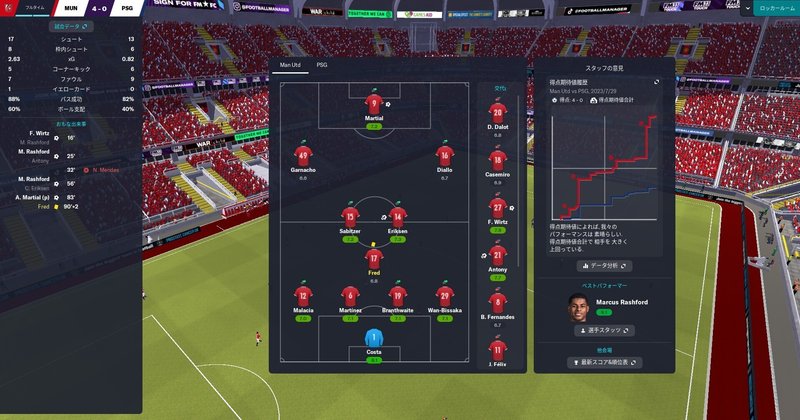The width and height of the screenshot is (800, 420).
Task: Choose substitute Casemiro's shirt
Action: pos(498,159)
